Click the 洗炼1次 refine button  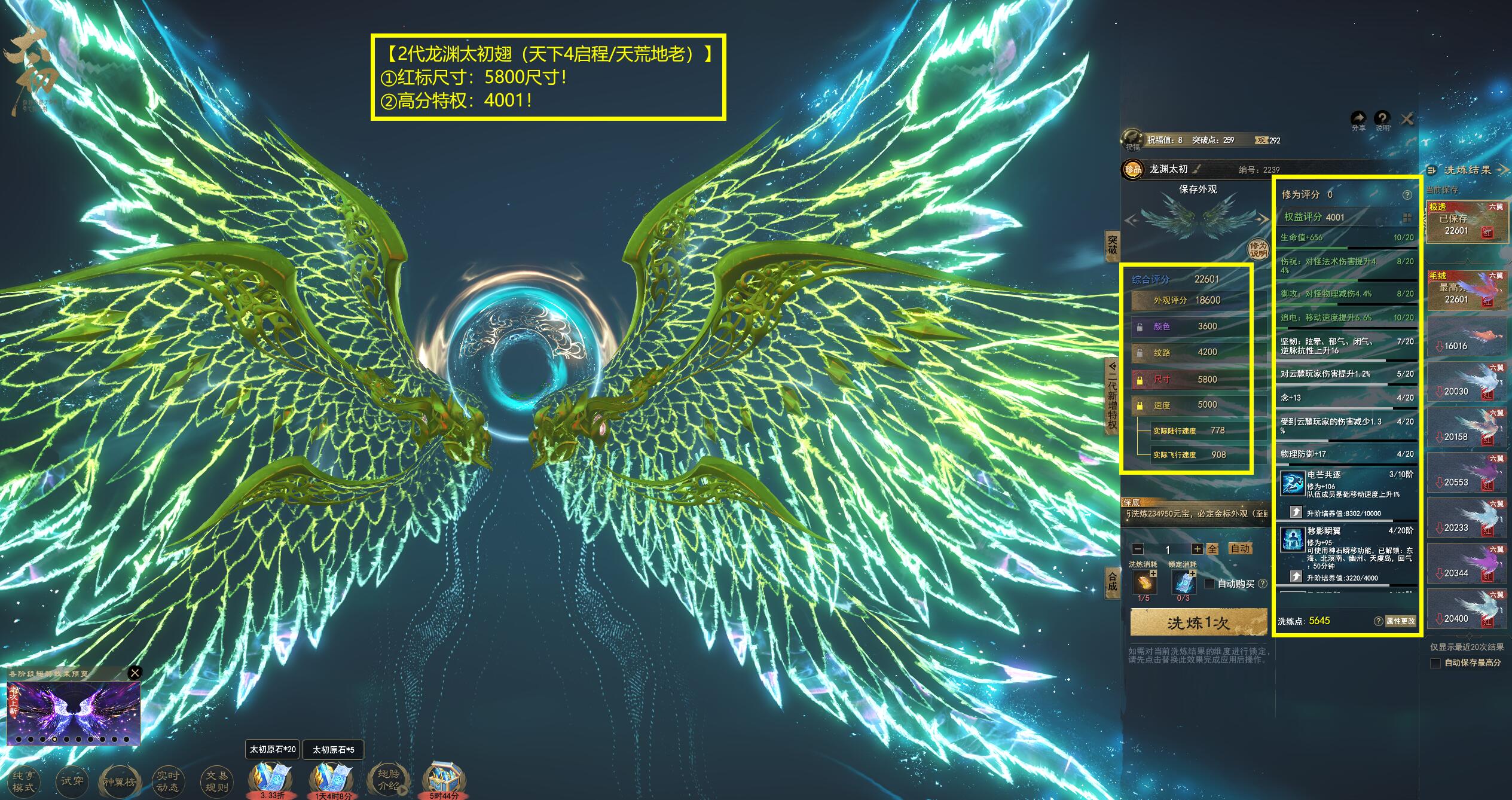tap(1198, 623)
